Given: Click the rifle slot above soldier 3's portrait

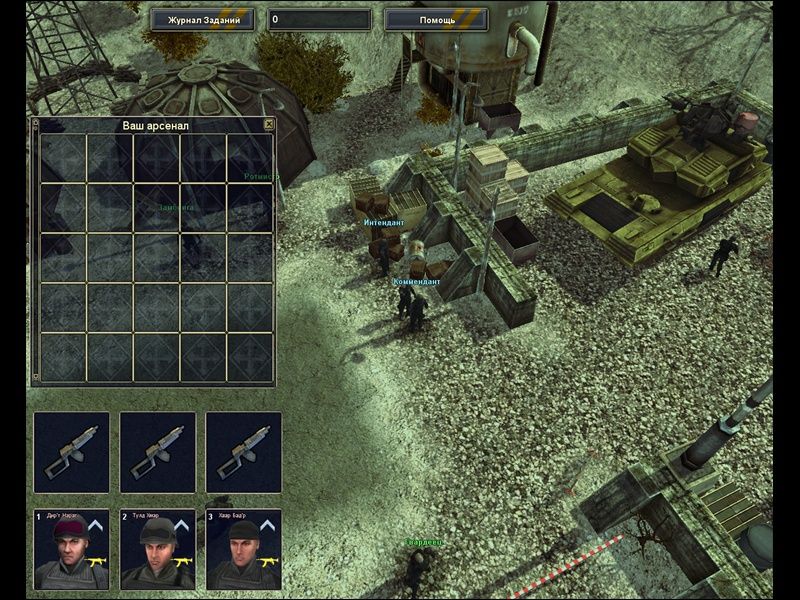Looking at the screenshot, I should click(244, 453).
